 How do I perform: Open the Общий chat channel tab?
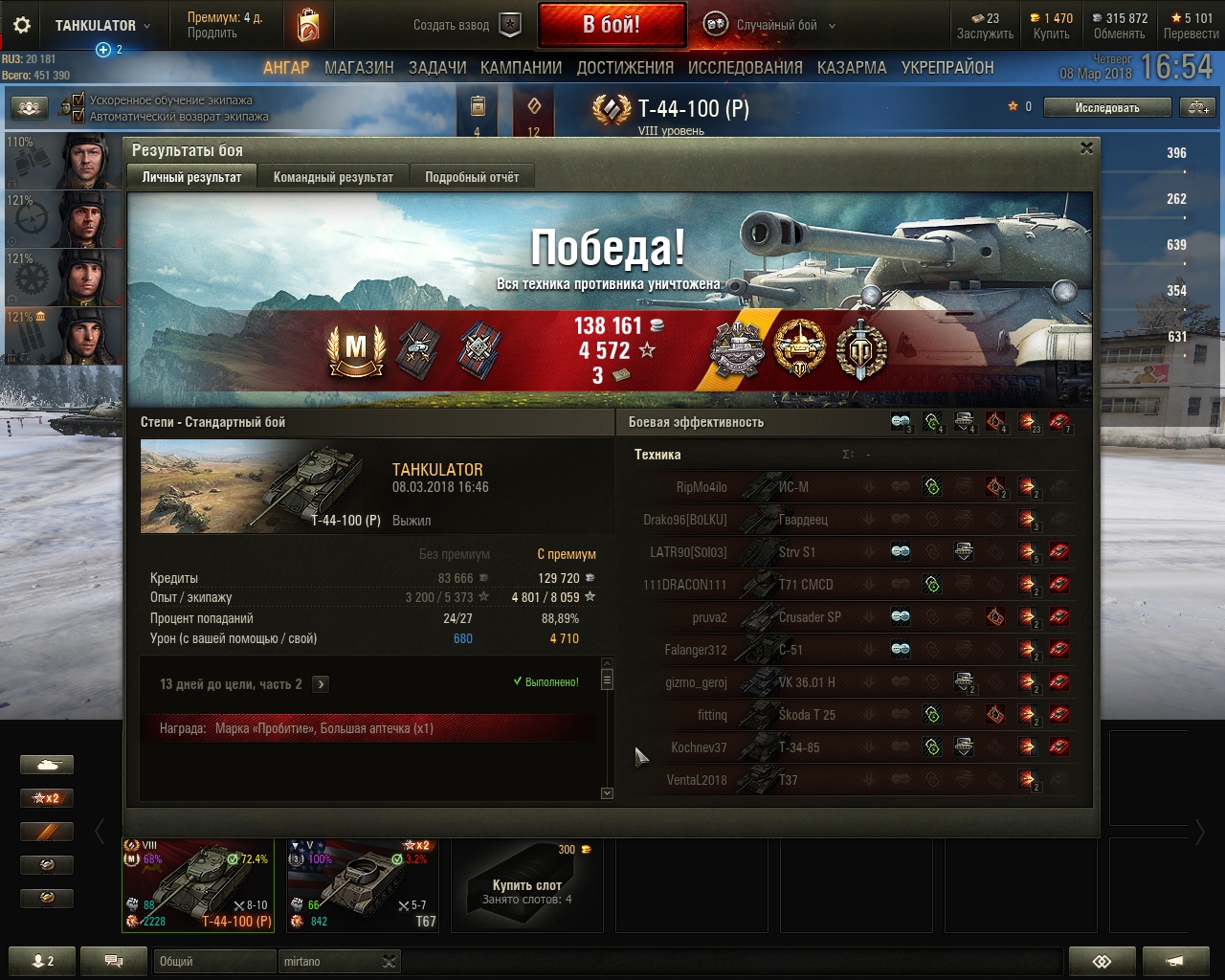212,962
